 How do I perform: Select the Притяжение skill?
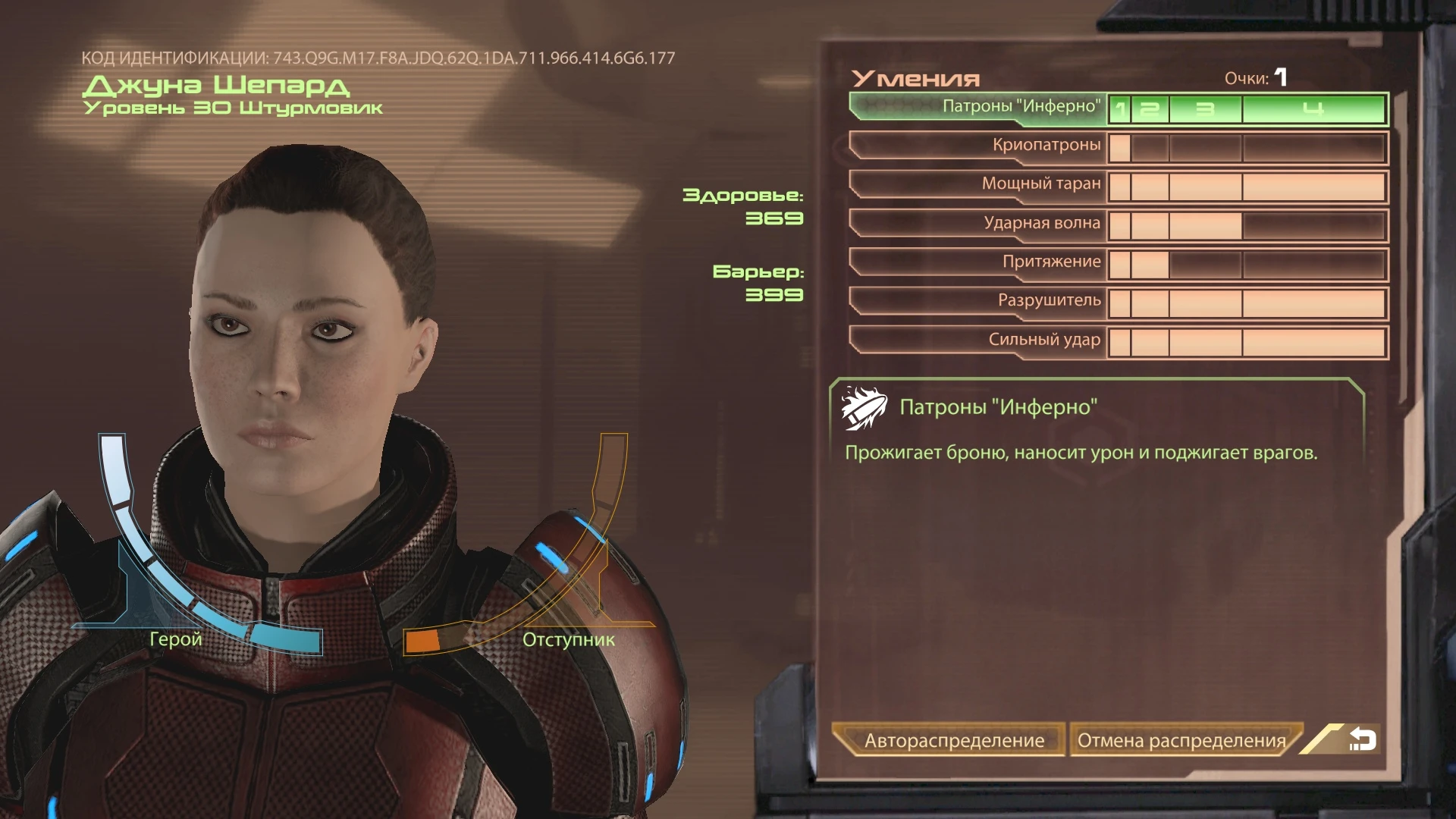click(1058, 262)
